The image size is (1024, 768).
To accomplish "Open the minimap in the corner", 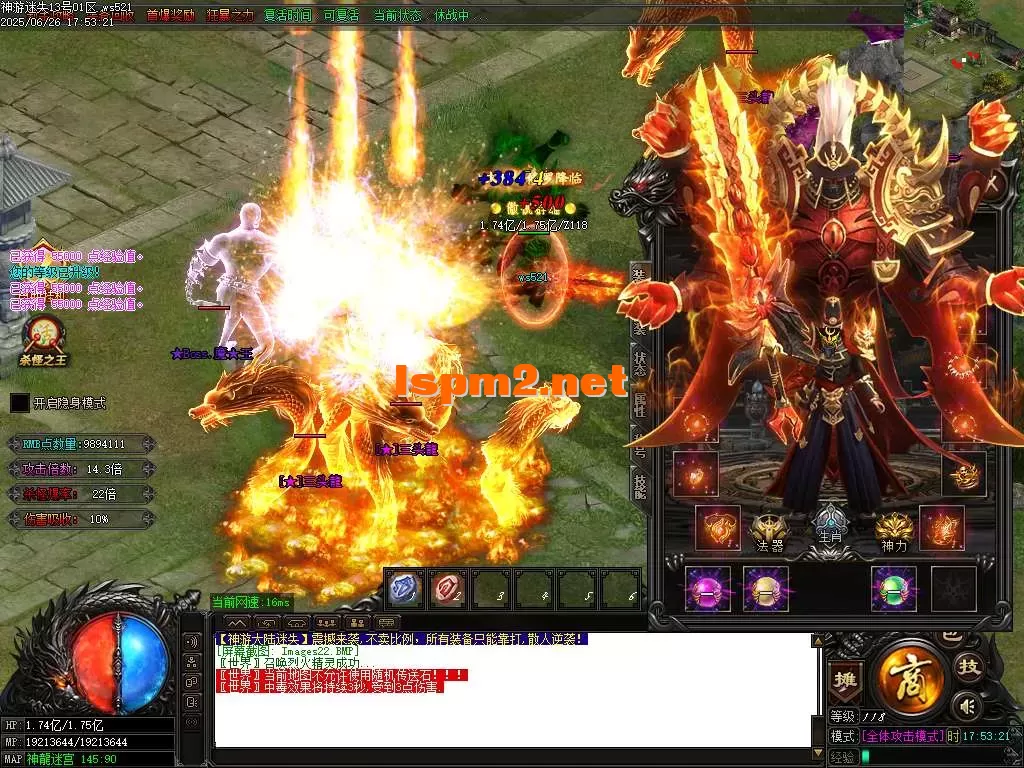I will (x=964, y=45).
